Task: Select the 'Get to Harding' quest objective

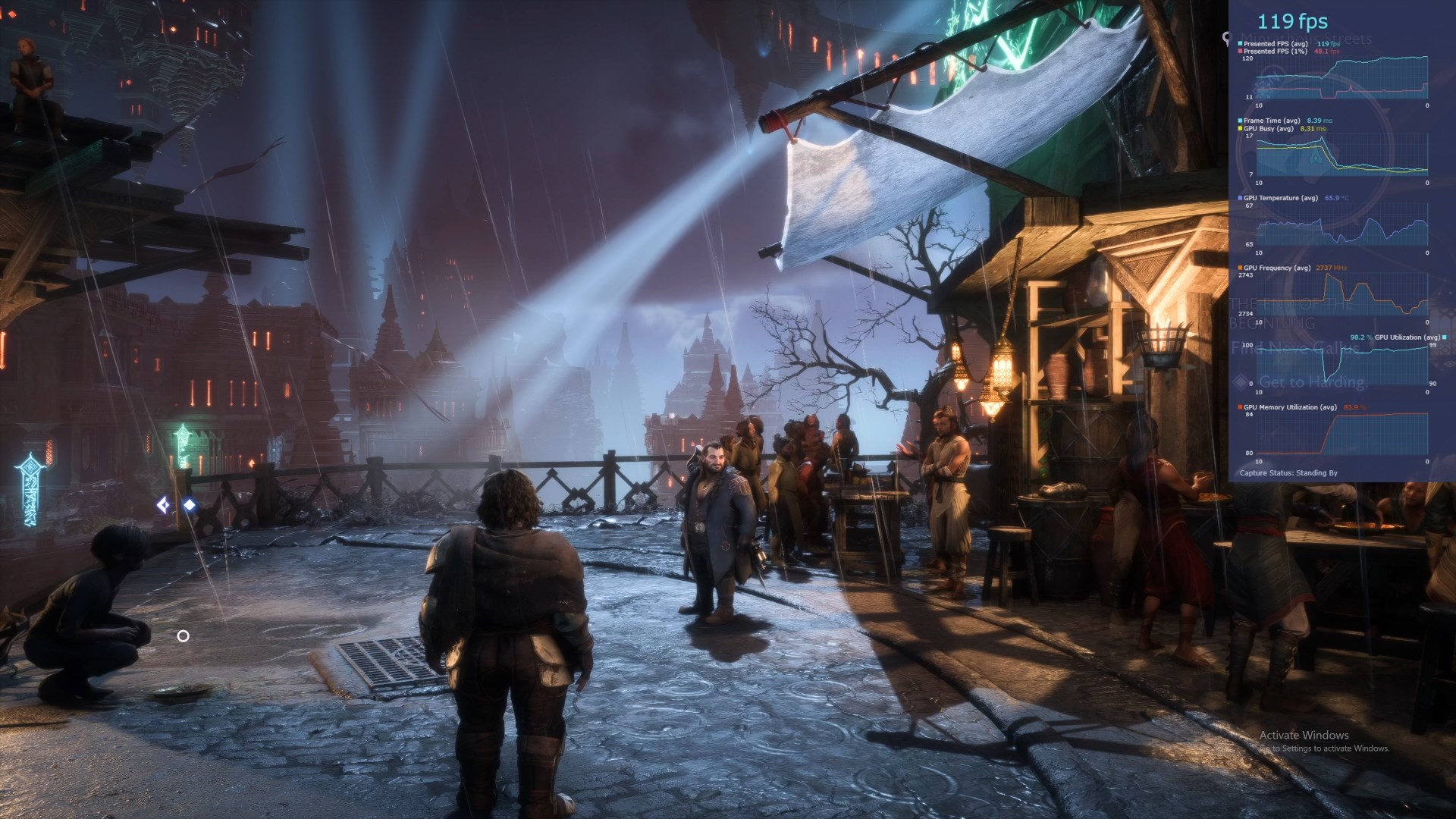Action: pos(1312,382)
